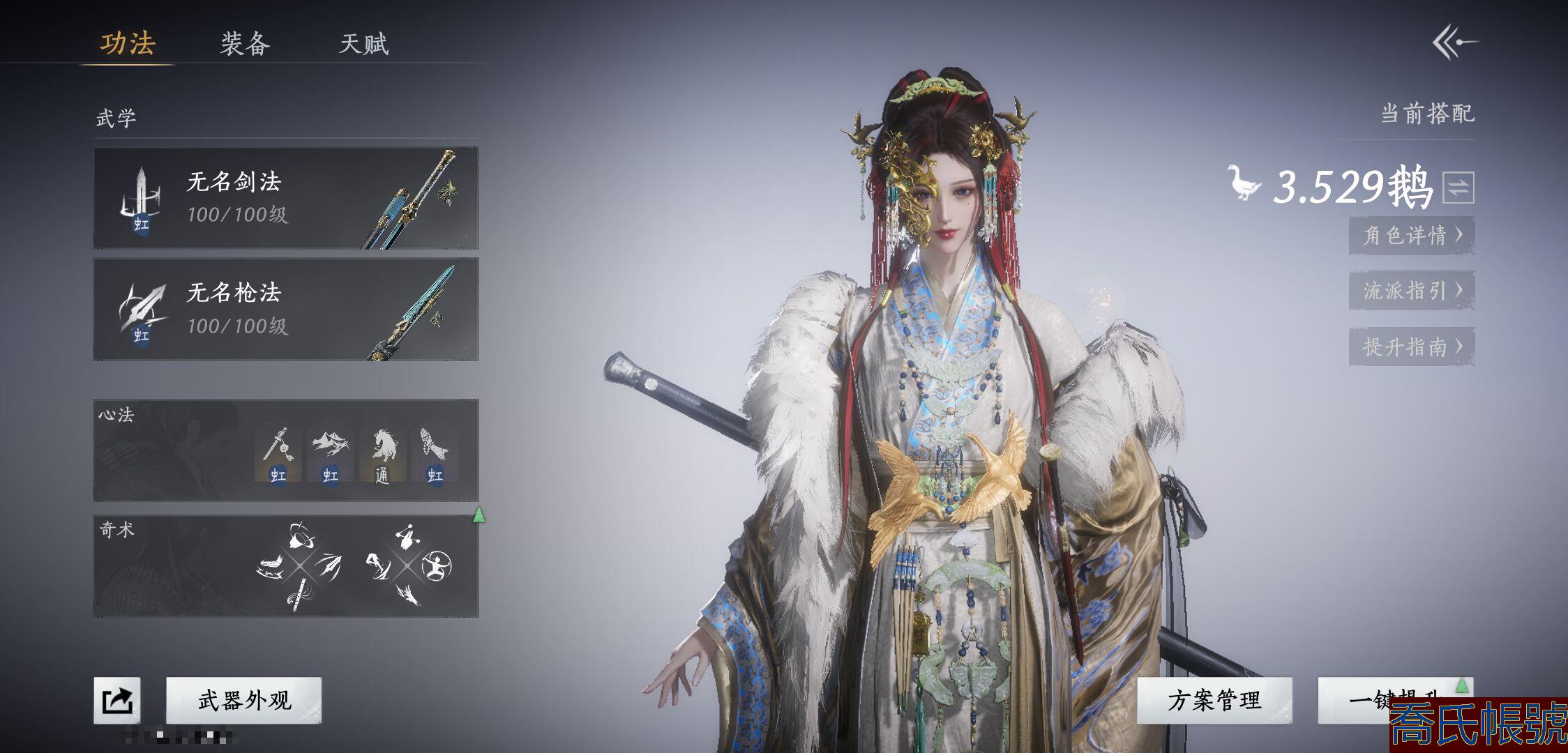Image resolution: width=1568 pixels, height=753 pixels.
Task: Open 方案管理 loadout management
Action: (x=1214, y=700)
